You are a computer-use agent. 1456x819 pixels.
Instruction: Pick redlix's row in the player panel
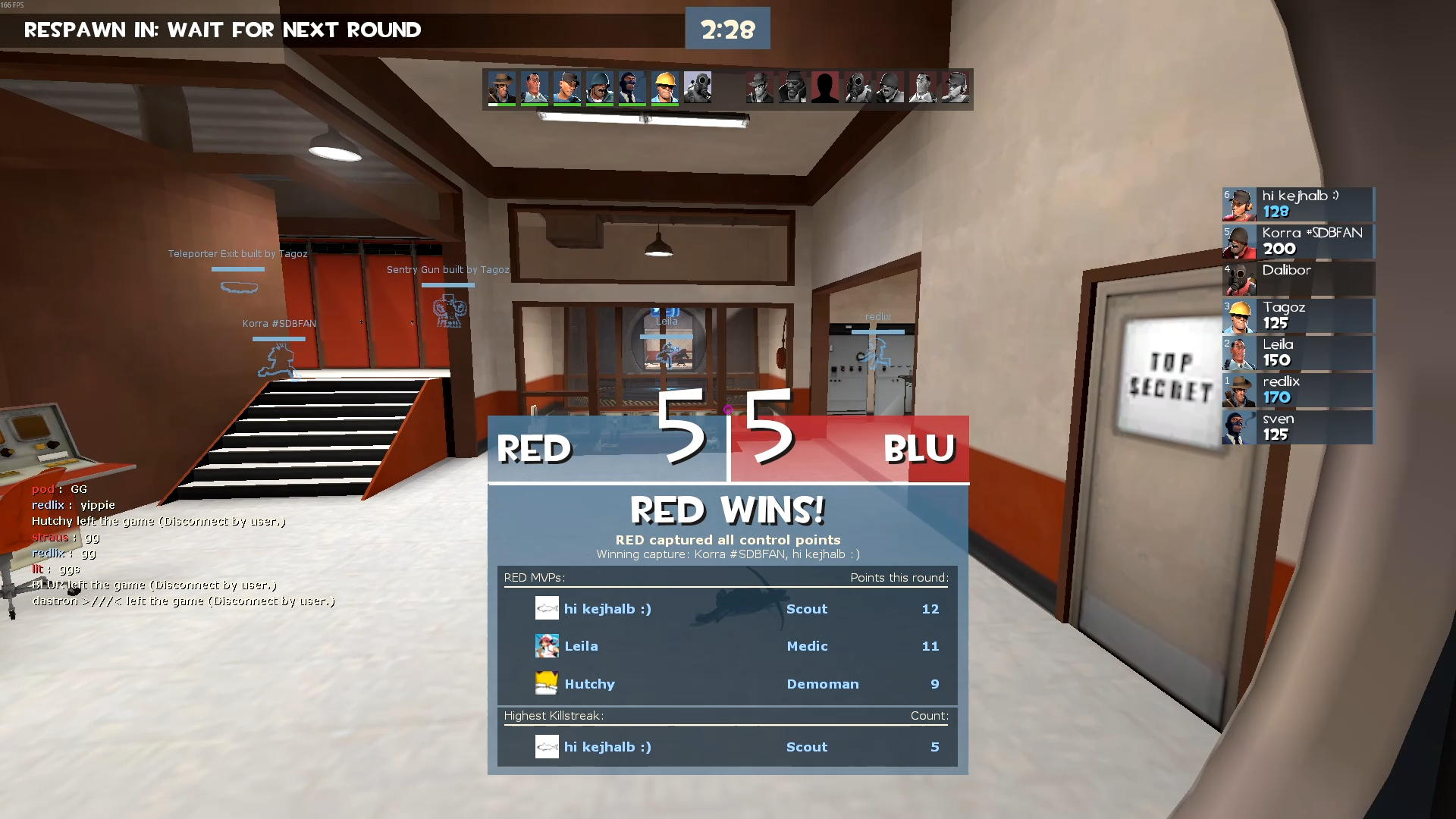pos(1298,390)
